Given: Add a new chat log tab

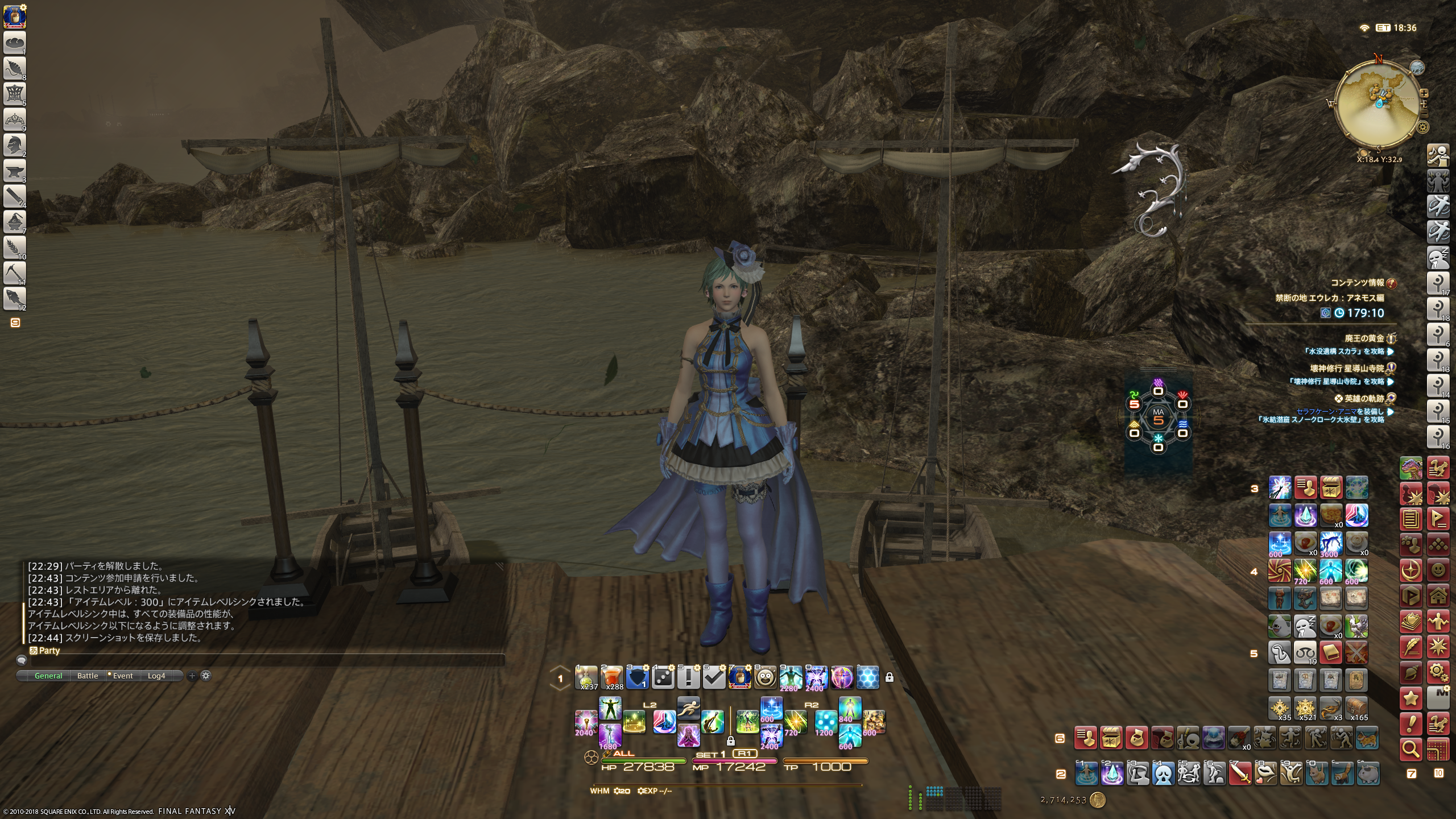Looking at the screenshot, I should point(192,676).
